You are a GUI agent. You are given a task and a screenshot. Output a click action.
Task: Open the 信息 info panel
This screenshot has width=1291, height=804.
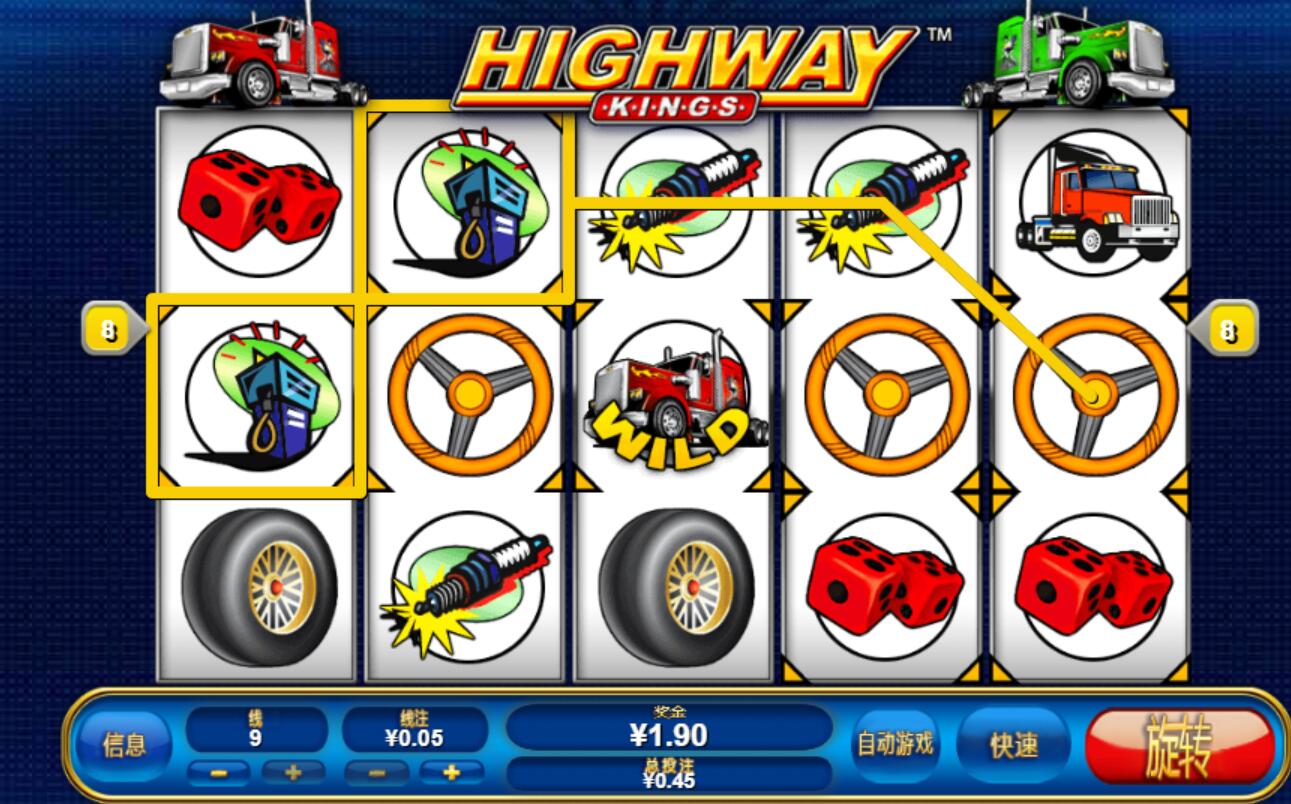click(124, 745)
